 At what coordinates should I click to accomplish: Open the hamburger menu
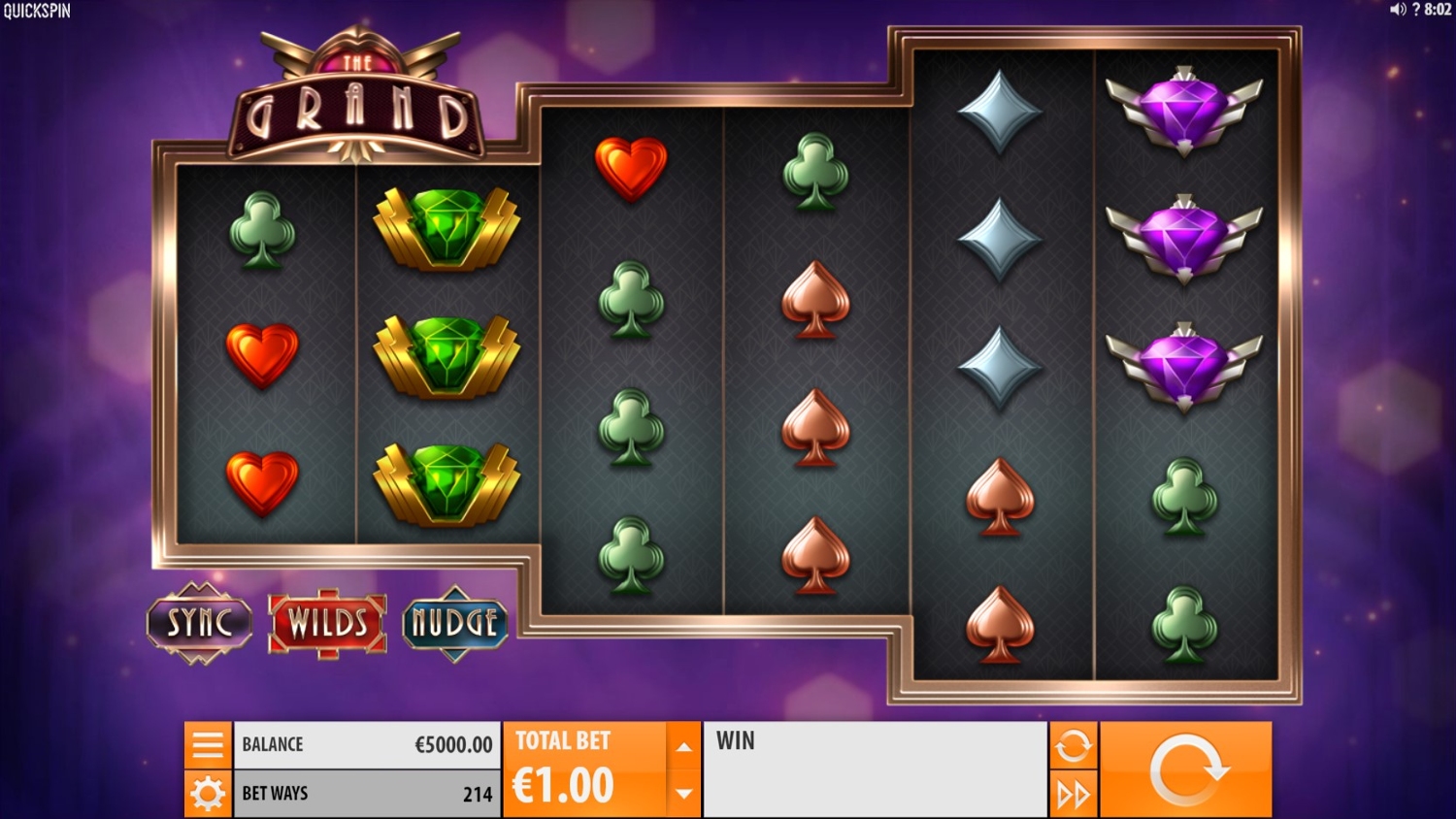208,745
